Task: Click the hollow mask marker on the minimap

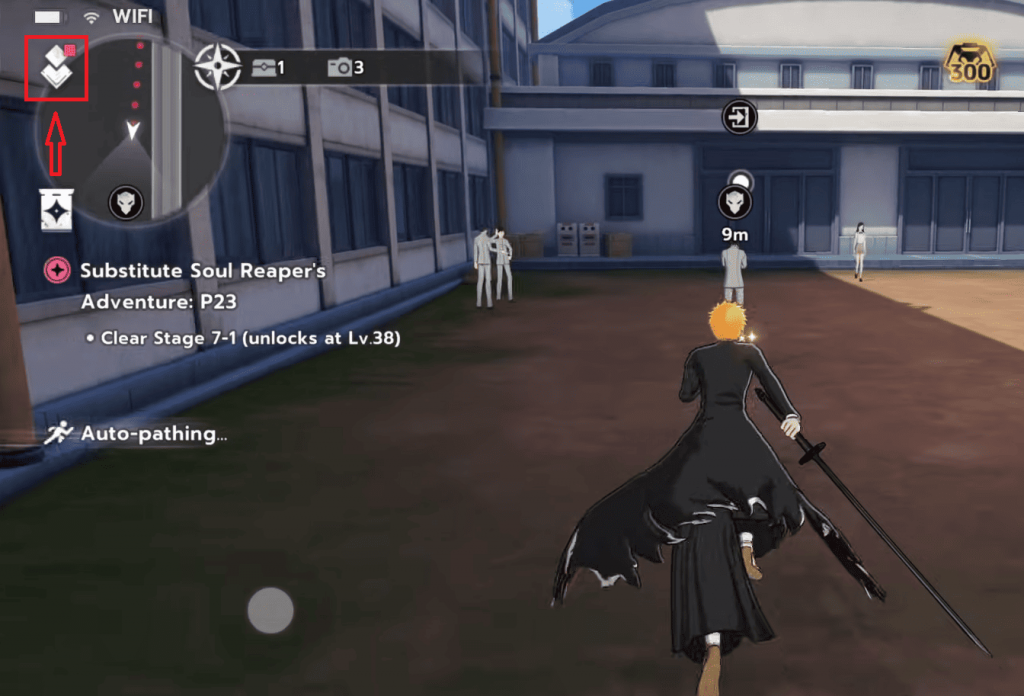Action: [126, 203]
